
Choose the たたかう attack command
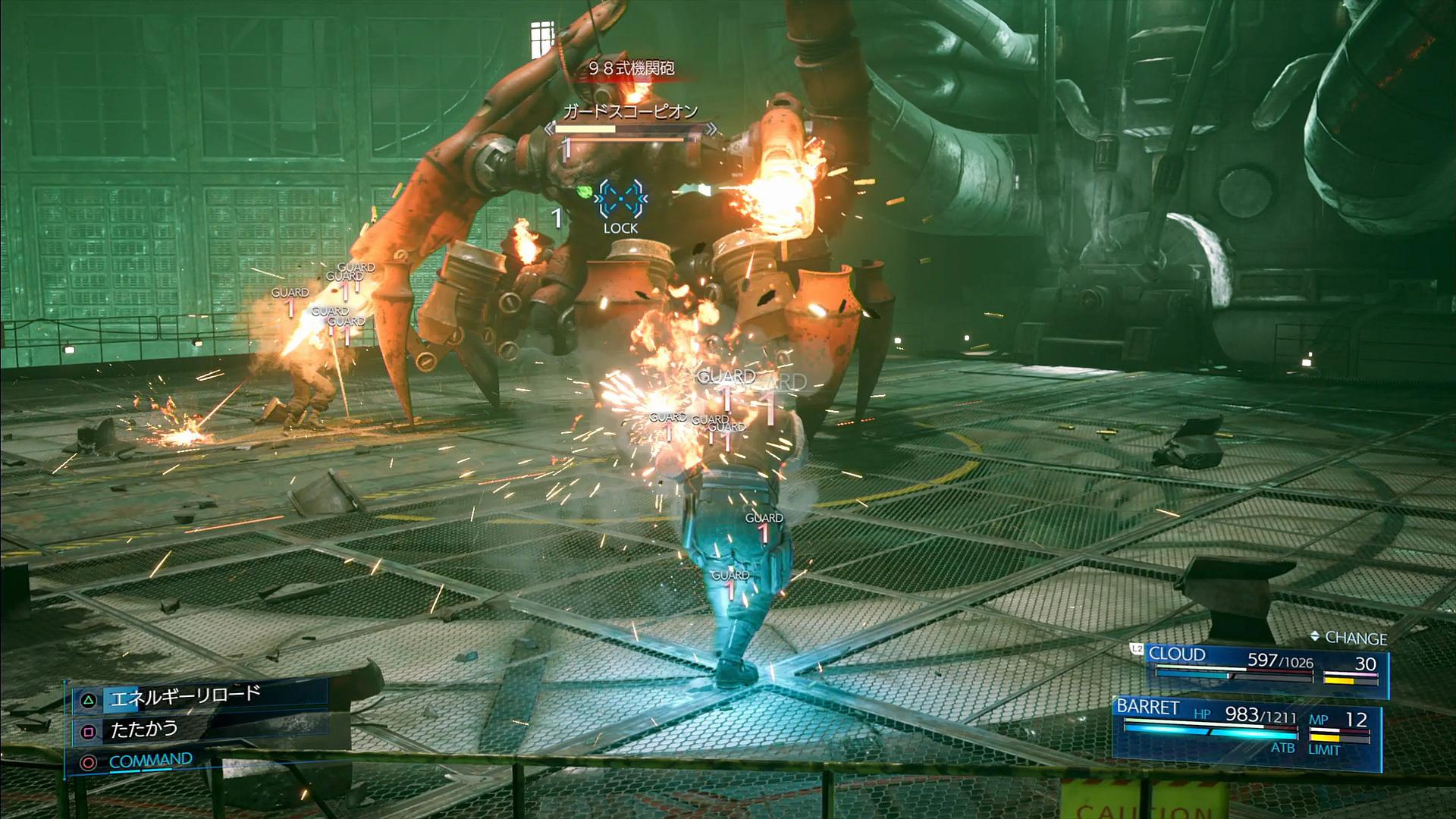pyautogui.click(x=144, y=730)
